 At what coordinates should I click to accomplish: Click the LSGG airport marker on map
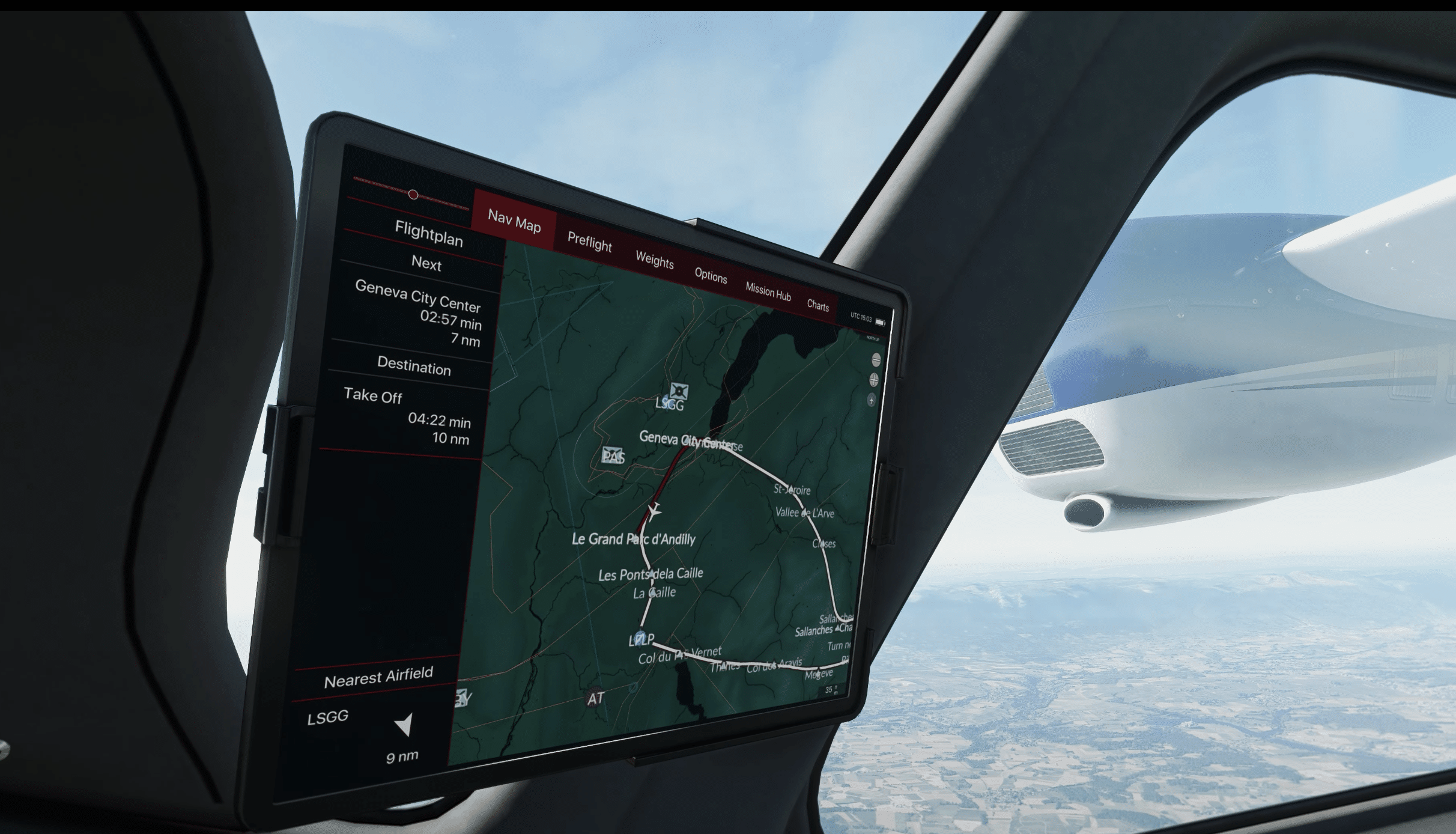pyautogui.click(x=679, y=392)
